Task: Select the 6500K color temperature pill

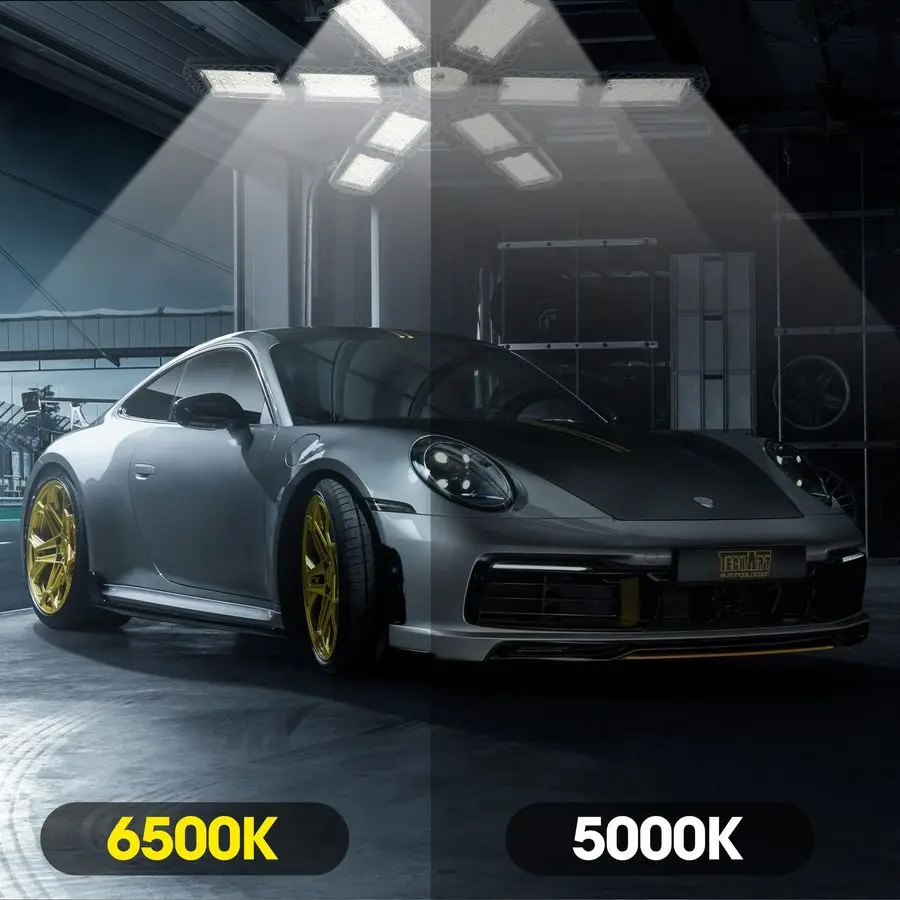Action: pos(194,839)
